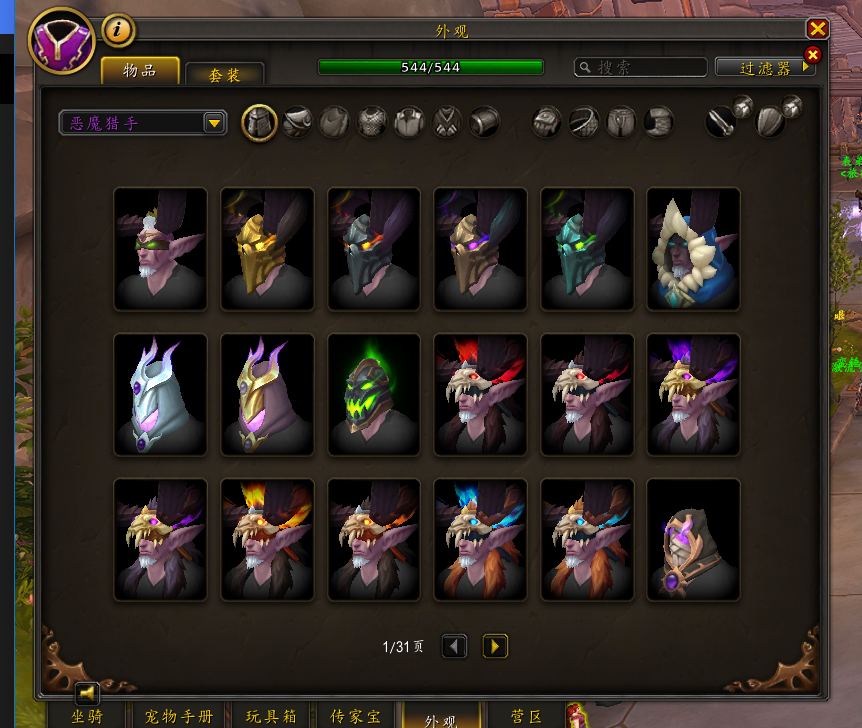Choose the shoulder slot icon
The width and height of the screenshot is (862, 728).
tap(297, 122)
